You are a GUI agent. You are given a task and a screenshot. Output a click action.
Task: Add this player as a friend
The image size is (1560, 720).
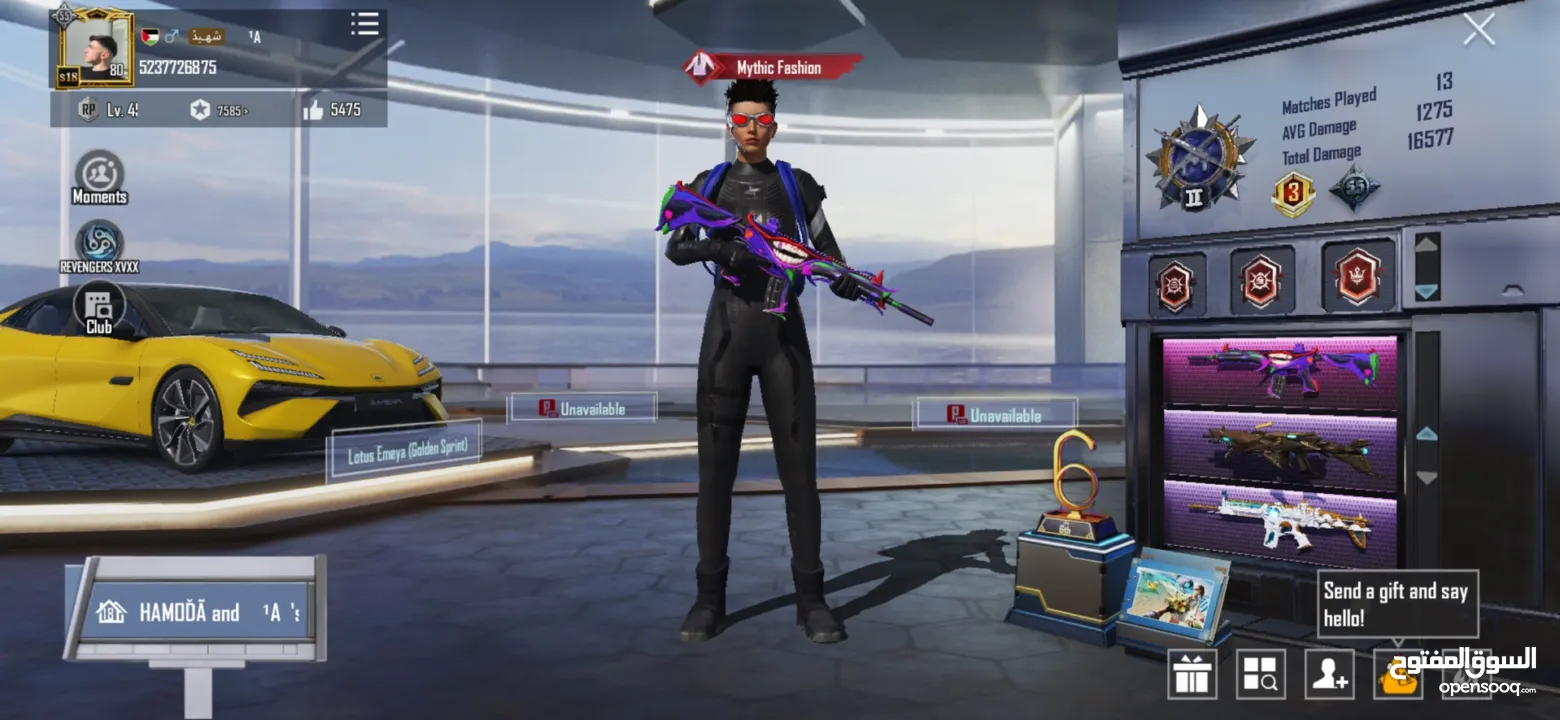(x=1329, y=674)
